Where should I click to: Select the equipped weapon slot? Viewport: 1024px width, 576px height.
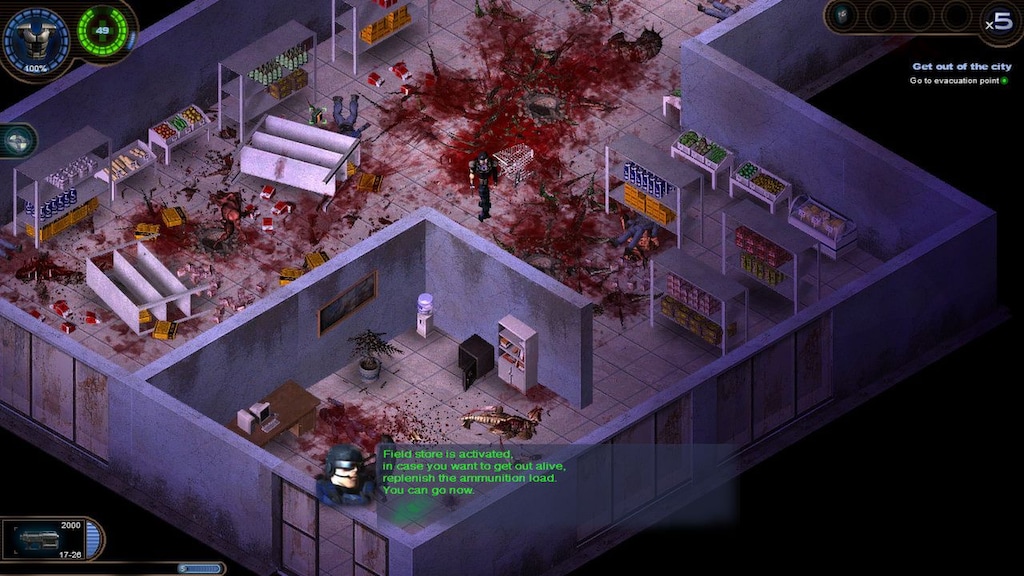point(45,540)
